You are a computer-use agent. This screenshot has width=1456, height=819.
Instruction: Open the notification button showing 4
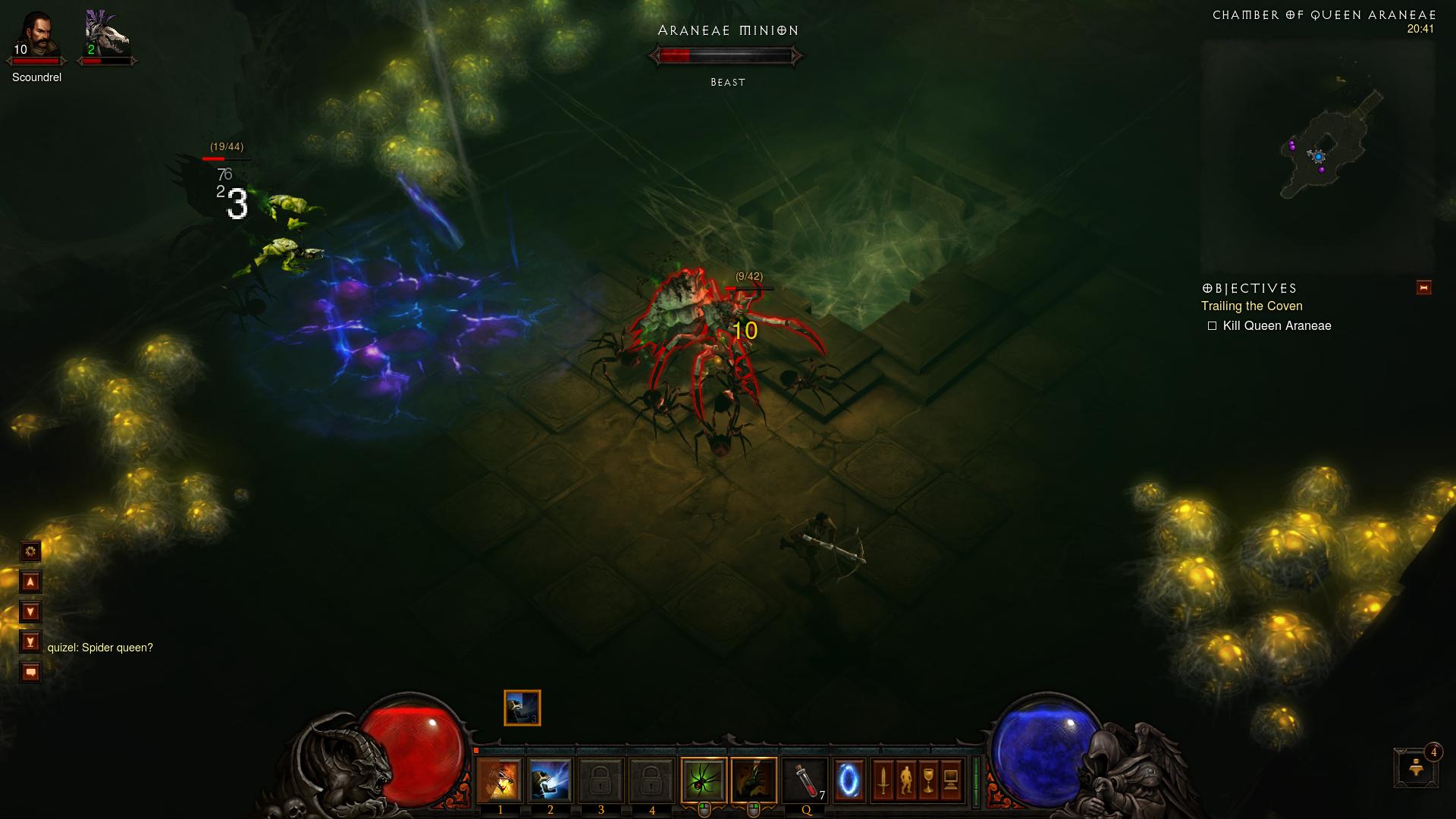(x=1416, y=767)
